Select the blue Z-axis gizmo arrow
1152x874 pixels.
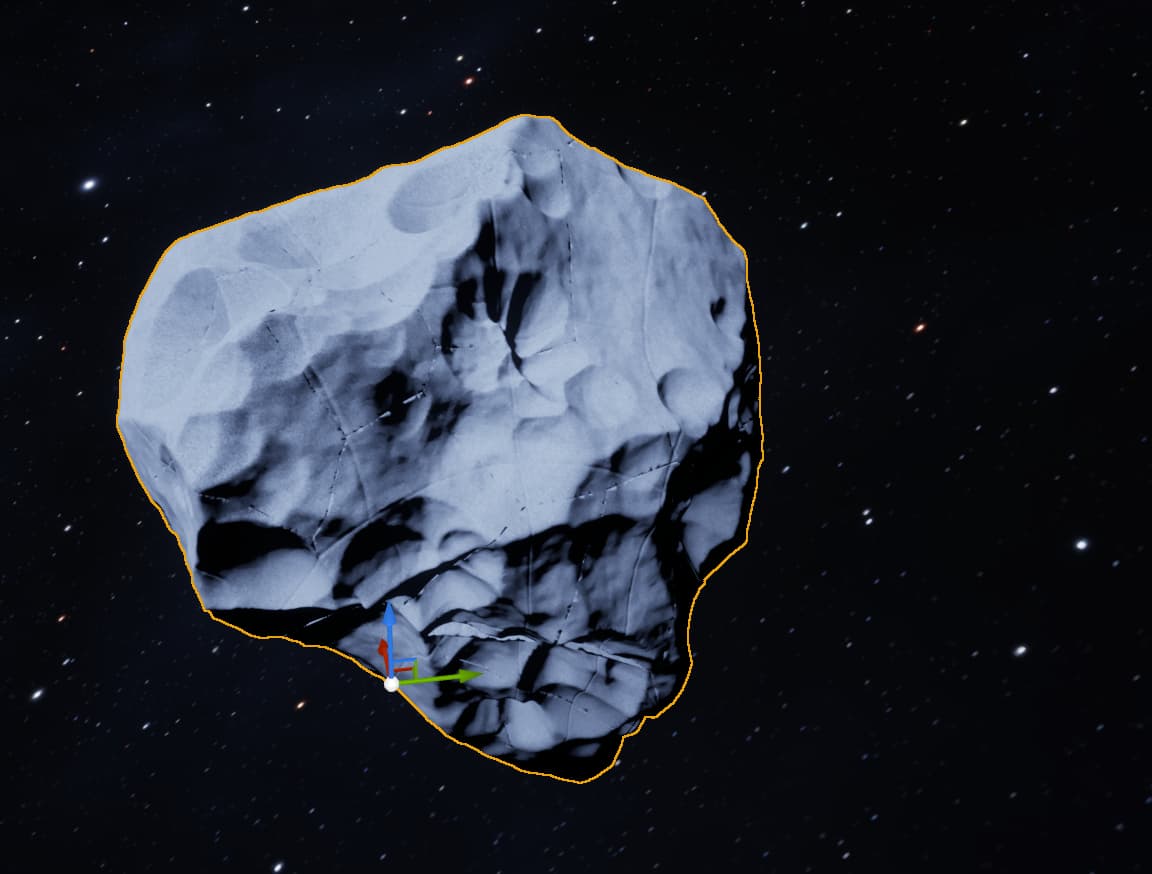point(390,618)
